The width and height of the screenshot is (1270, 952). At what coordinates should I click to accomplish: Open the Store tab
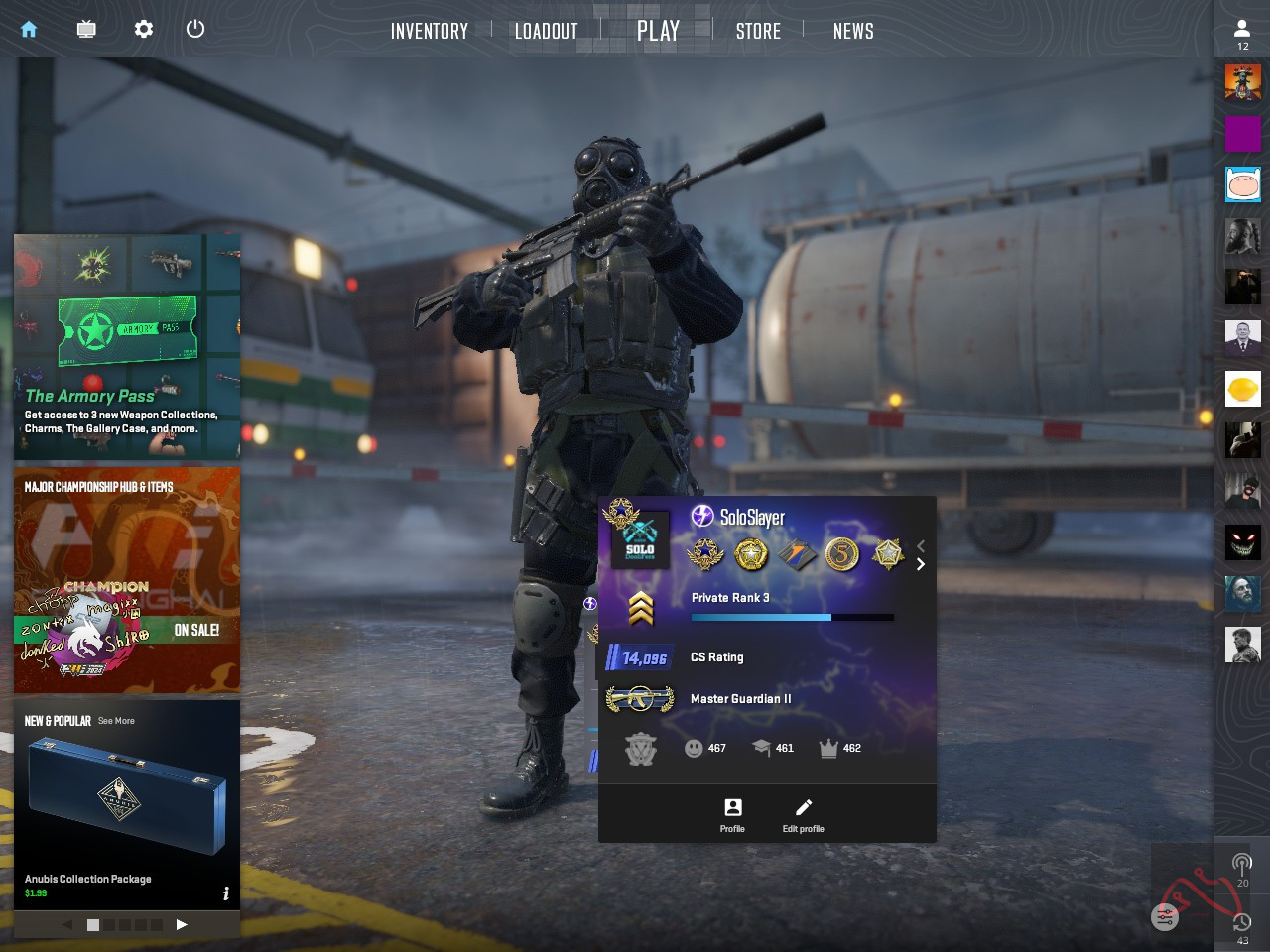758,32
